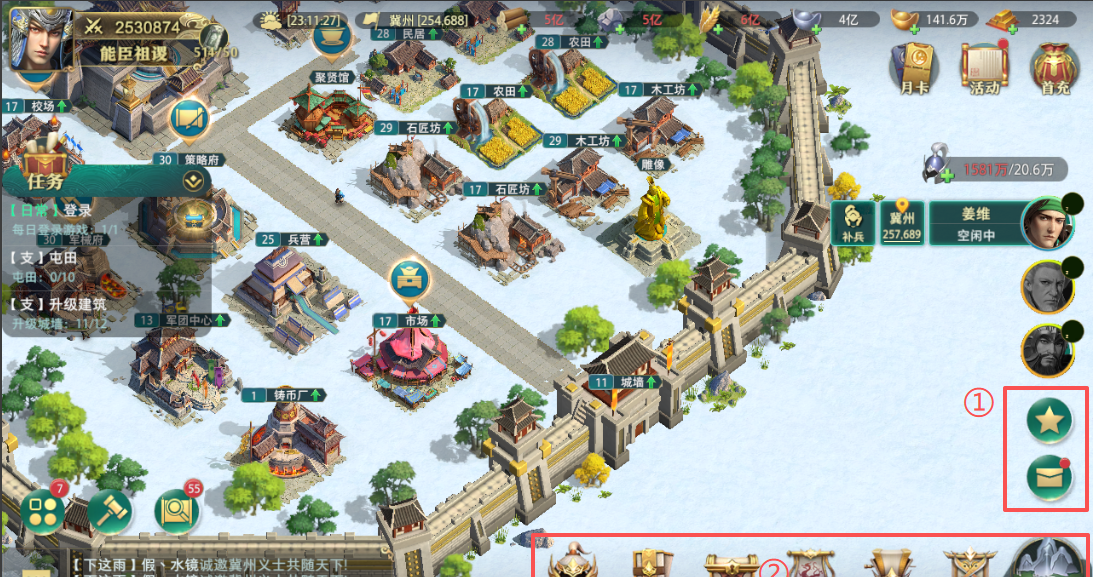
Task: Click the 补兵 replenish troops button
Action: [x=852, y=222]
